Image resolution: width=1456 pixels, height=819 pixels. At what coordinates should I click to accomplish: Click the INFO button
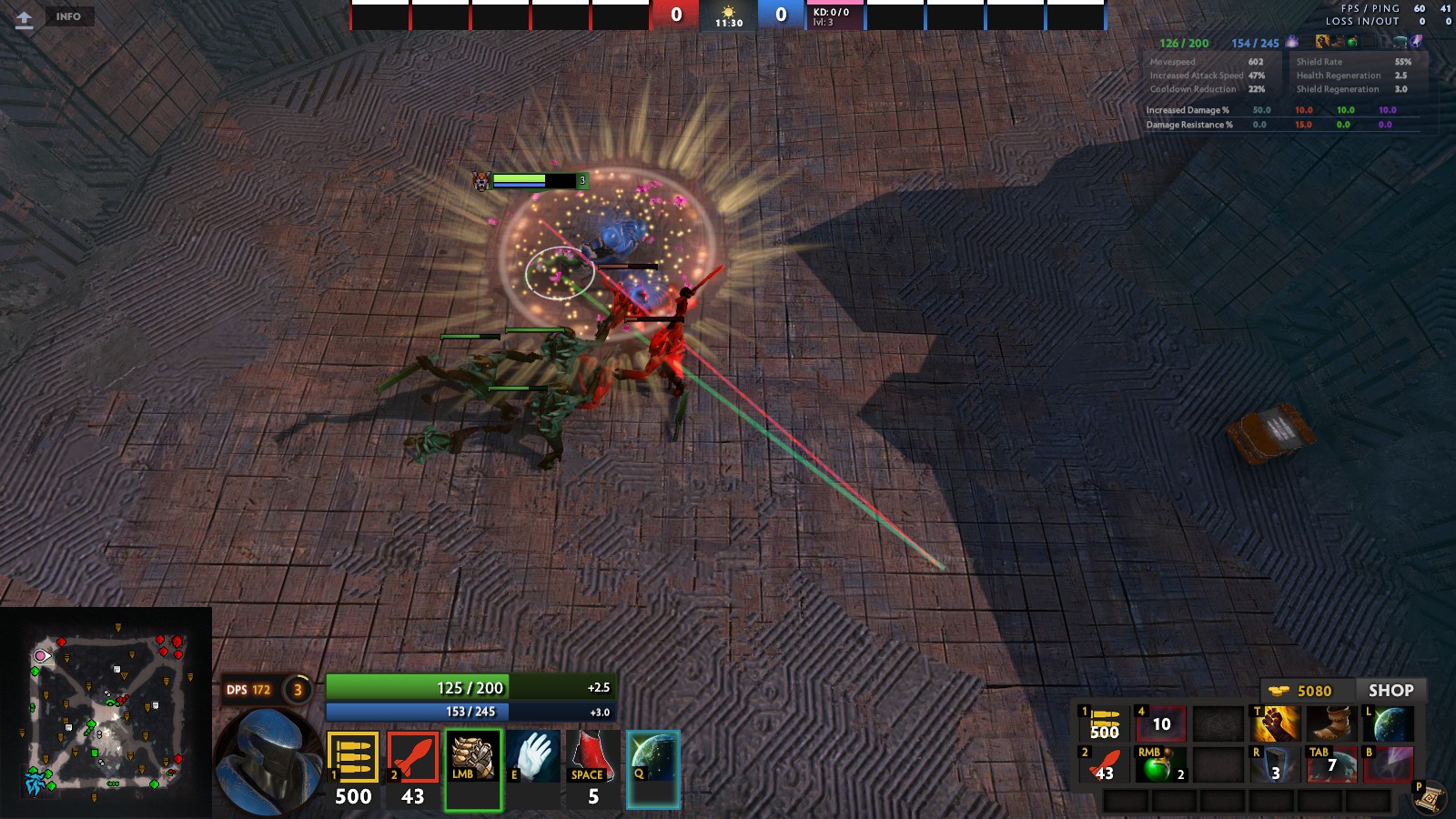pos(68,16)
